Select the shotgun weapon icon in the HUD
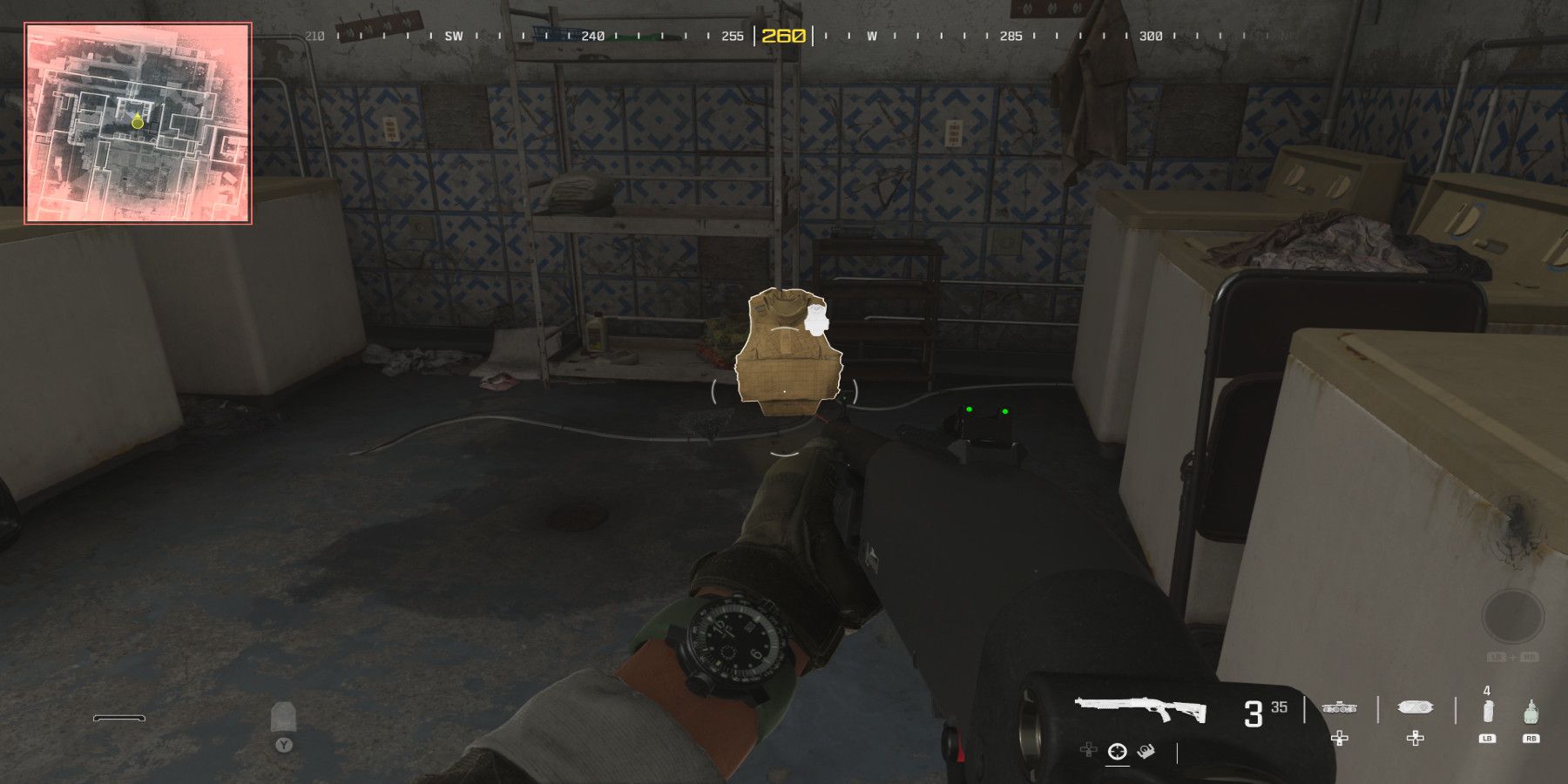Screen dimensions: 1568x784 pyautogui.click(x=1140, y=708)
